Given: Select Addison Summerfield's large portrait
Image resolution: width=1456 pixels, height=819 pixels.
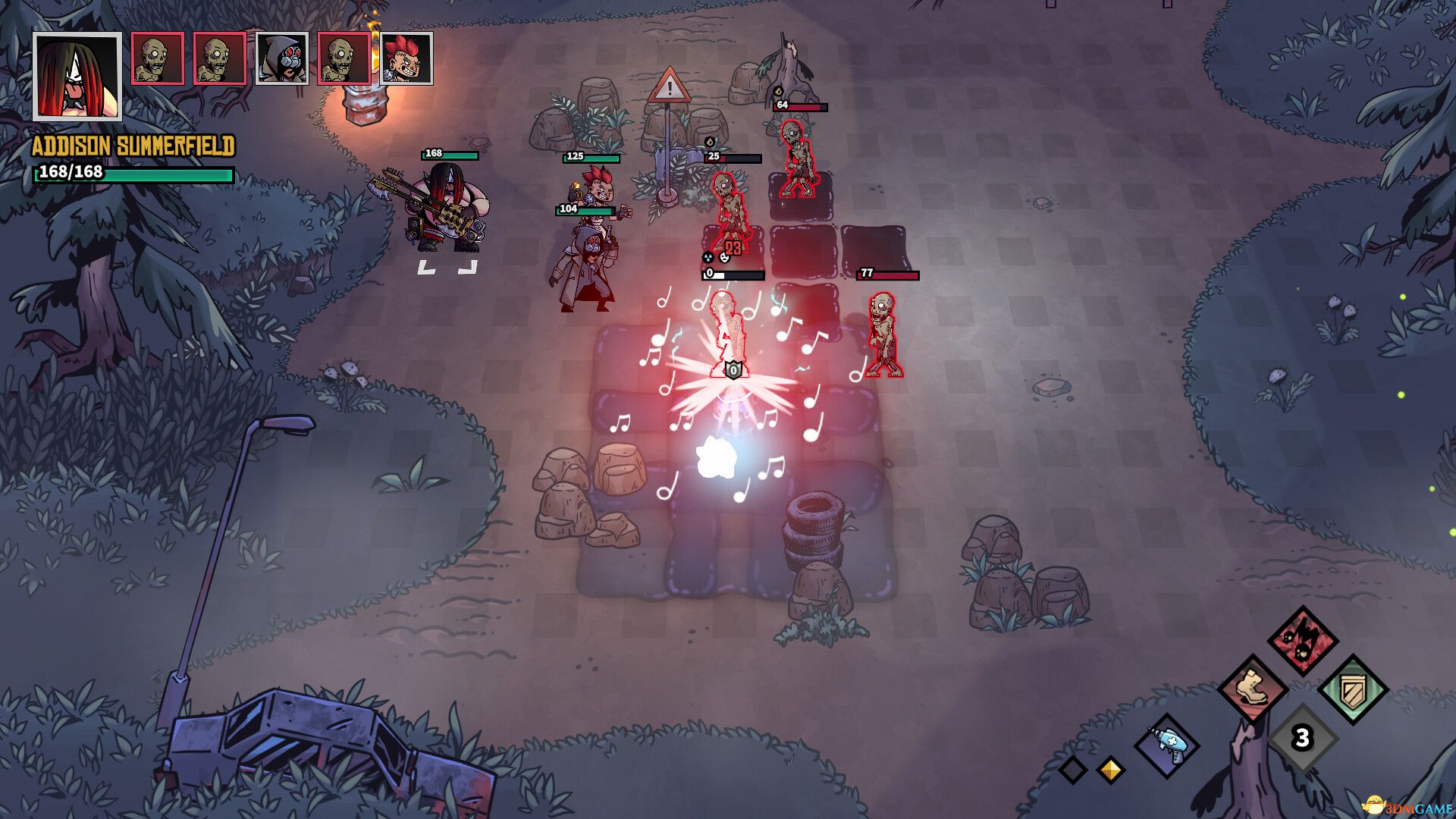Looking at the screenshot, I should coord(77,76).
